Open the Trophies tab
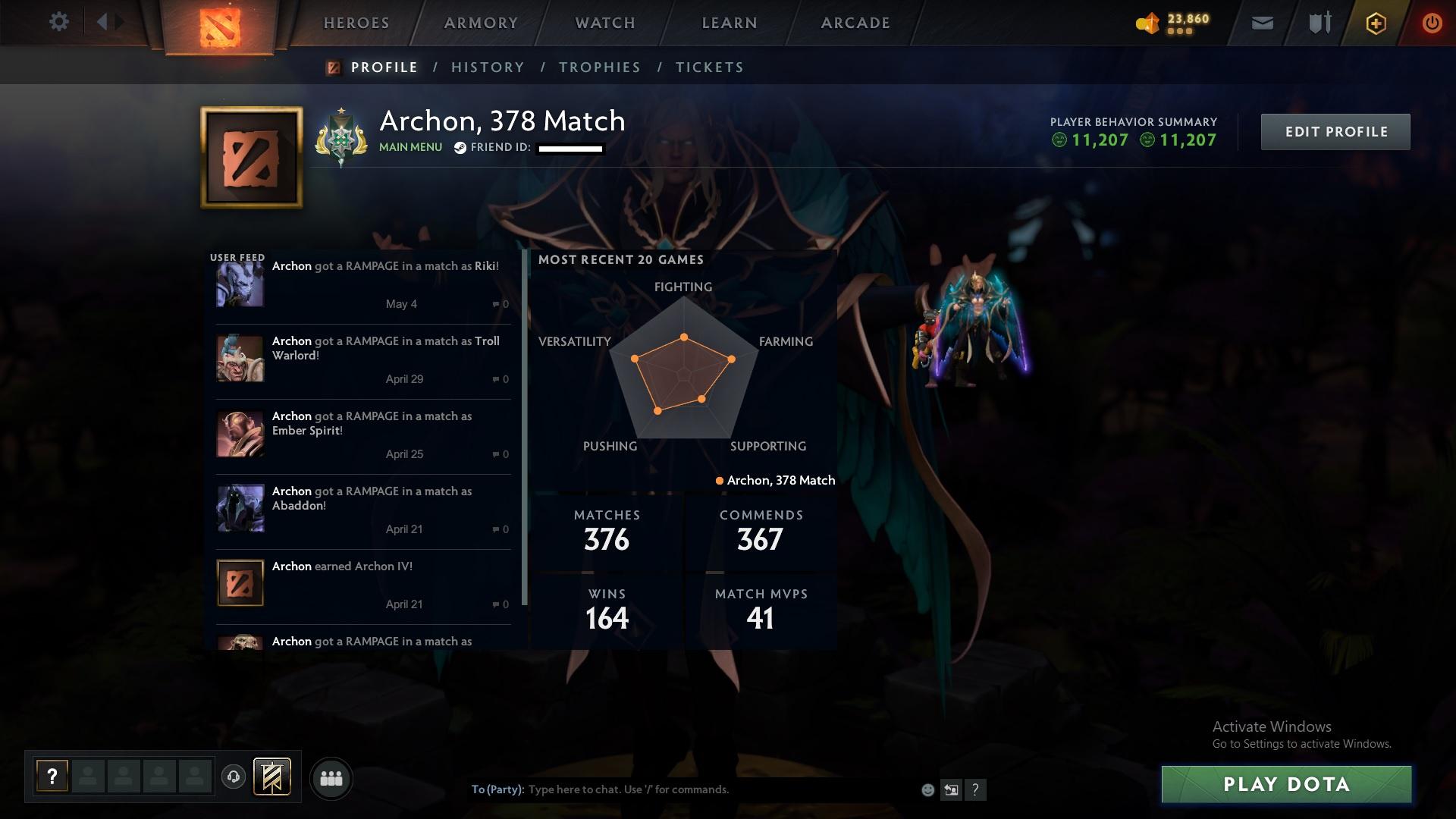 click(599, 67)
